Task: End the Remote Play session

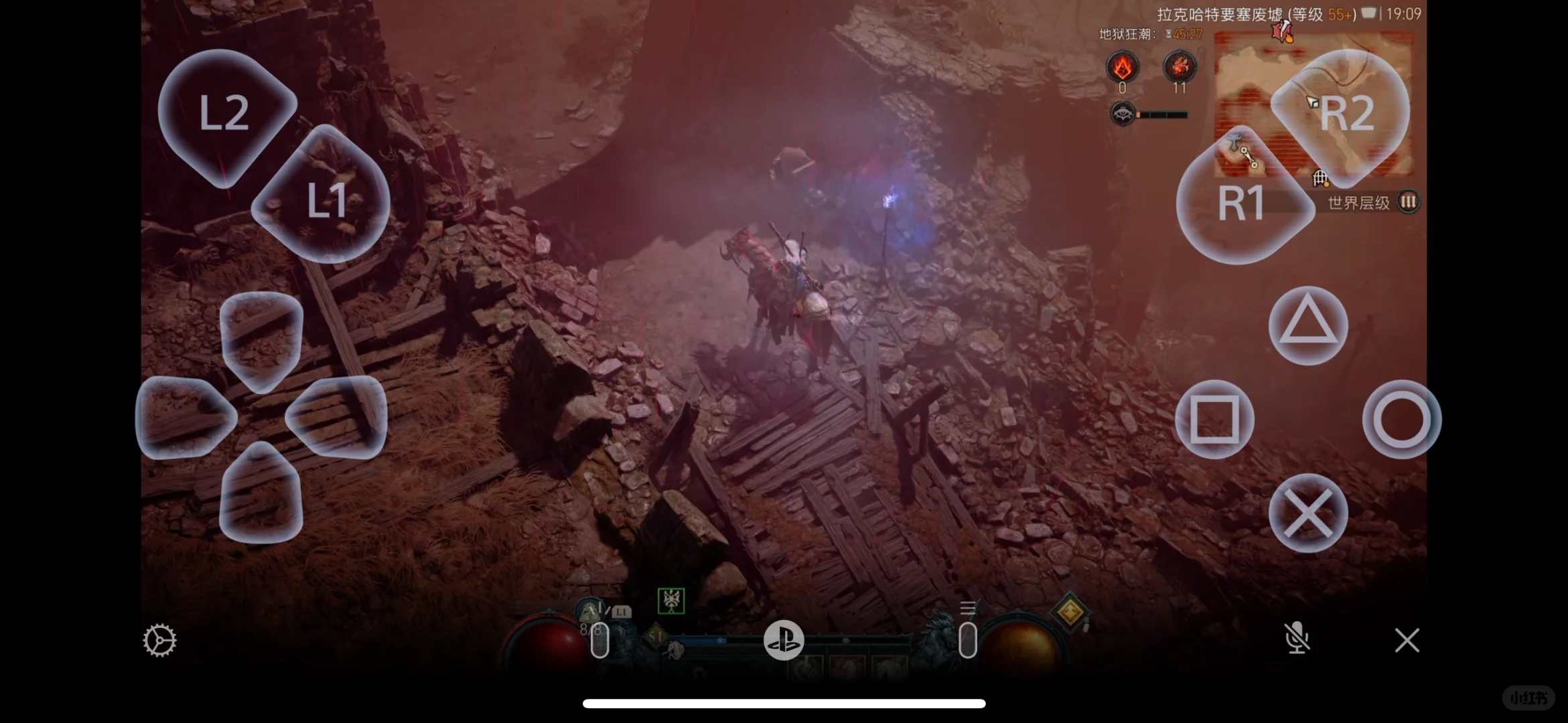Action: [1407, 639]
